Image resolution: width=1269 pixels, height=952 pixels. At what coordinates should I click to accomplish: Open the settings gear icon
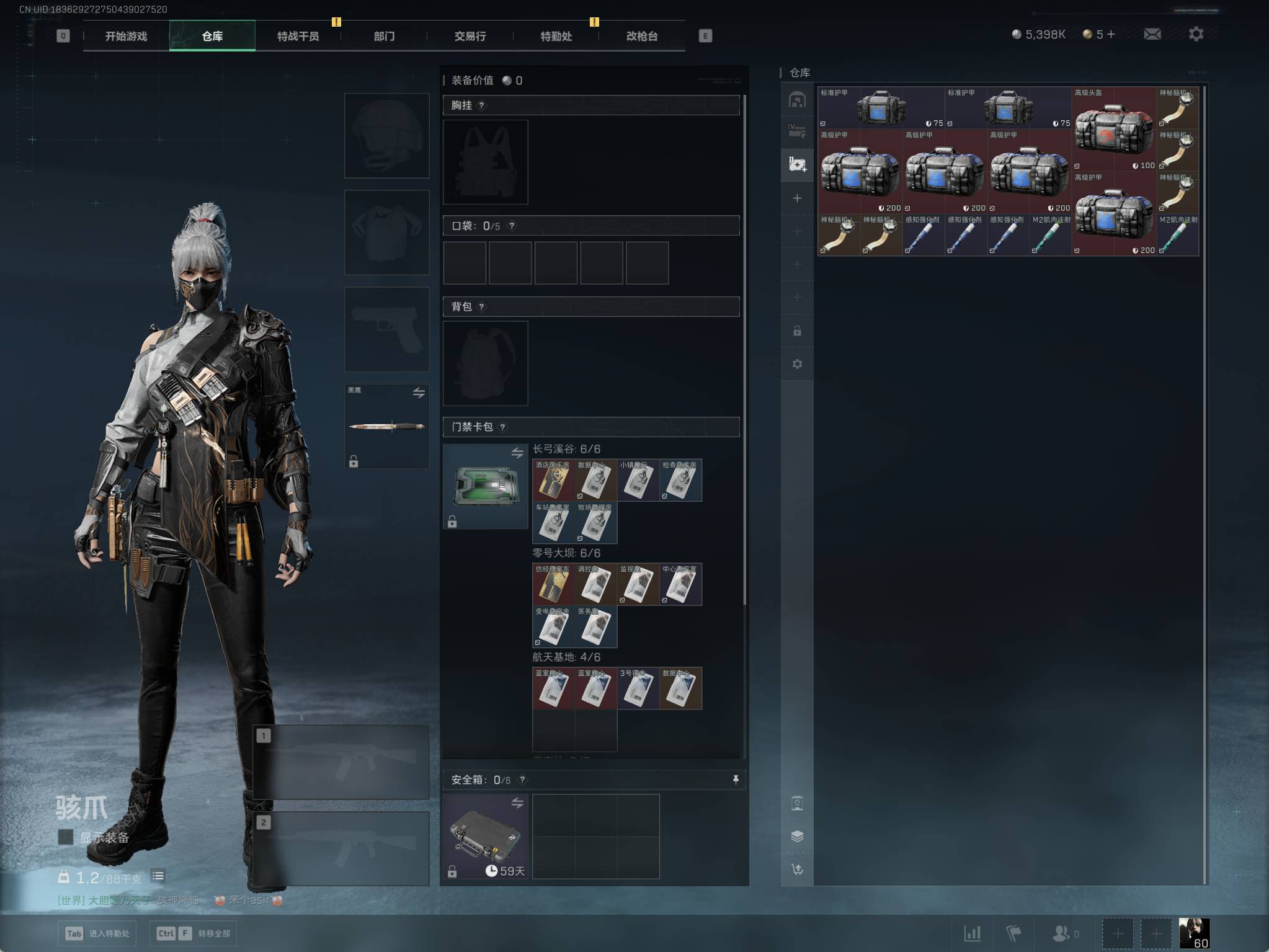(1196, 34)
